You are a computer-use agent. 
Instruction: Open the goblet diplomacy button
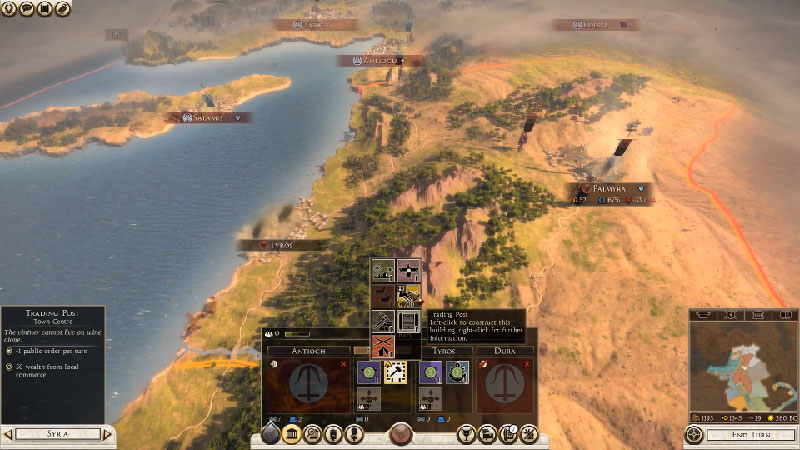pos(465,435)
